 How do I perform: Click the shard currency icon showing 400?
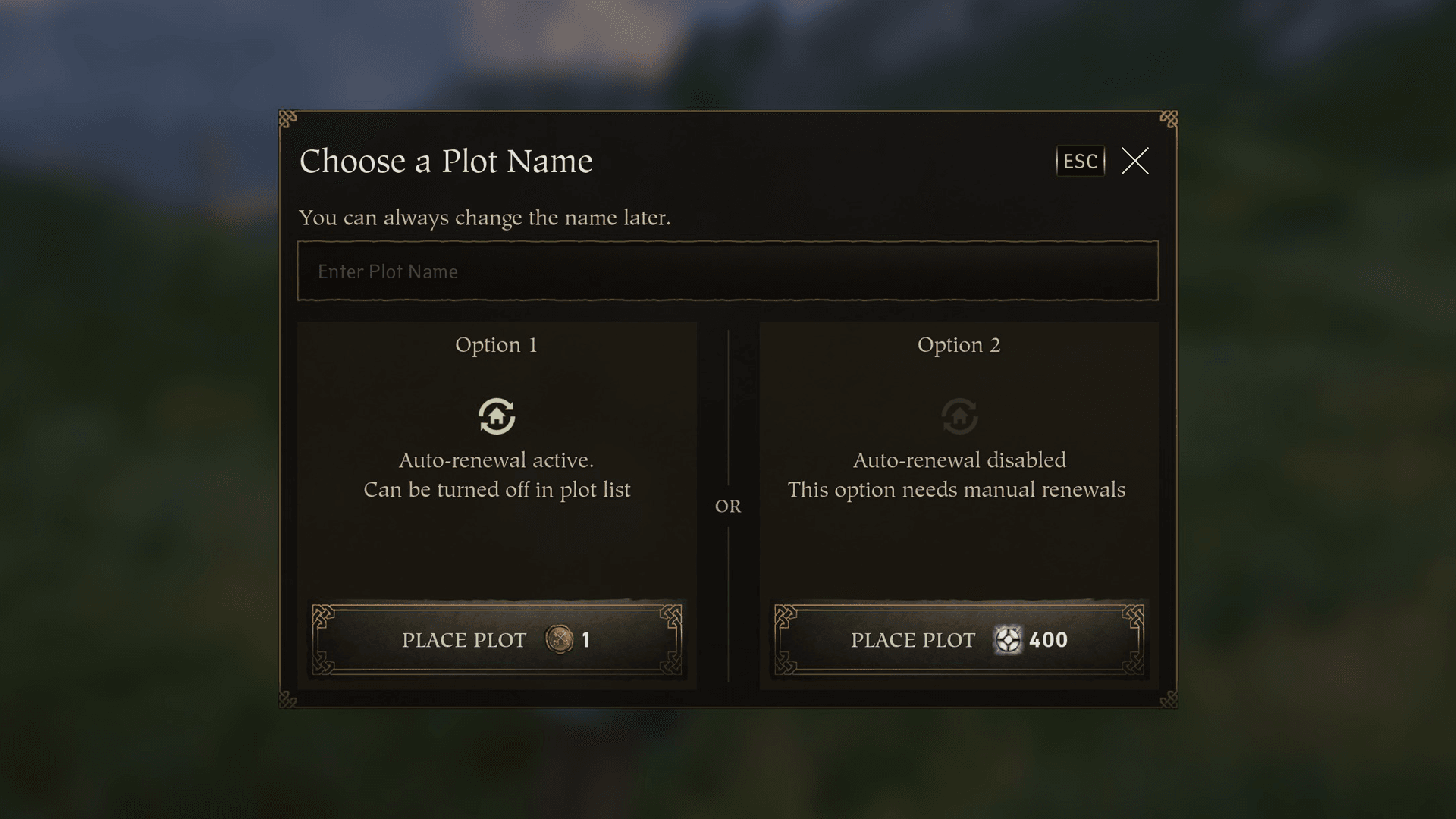1009,640
